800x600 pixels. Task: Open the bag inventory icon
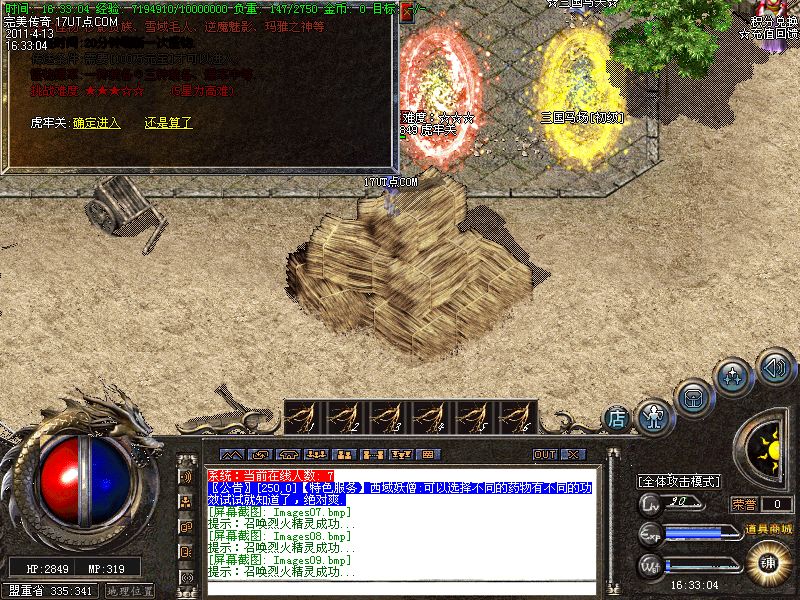click(693, 396)
